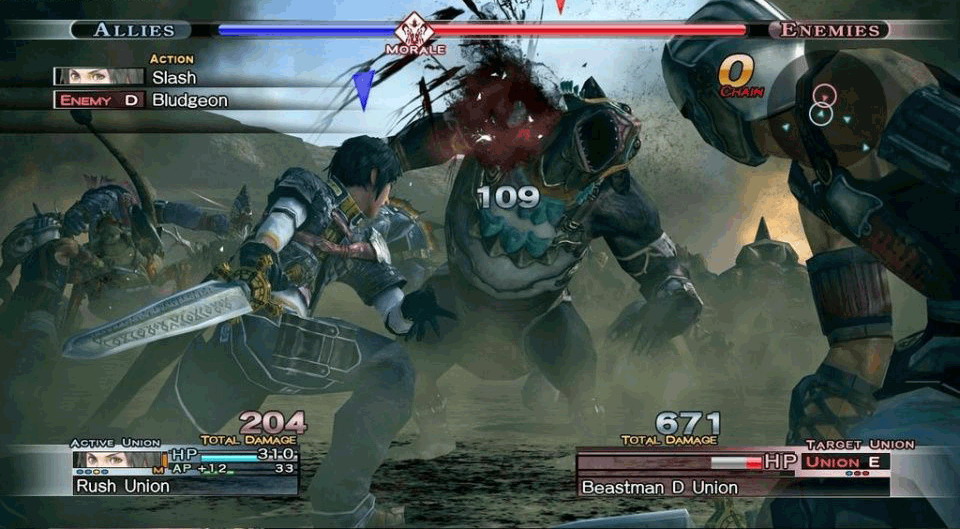Select the Rush Union panel
Viewport: 960px width, 529px height.
(x=185, y=486)
